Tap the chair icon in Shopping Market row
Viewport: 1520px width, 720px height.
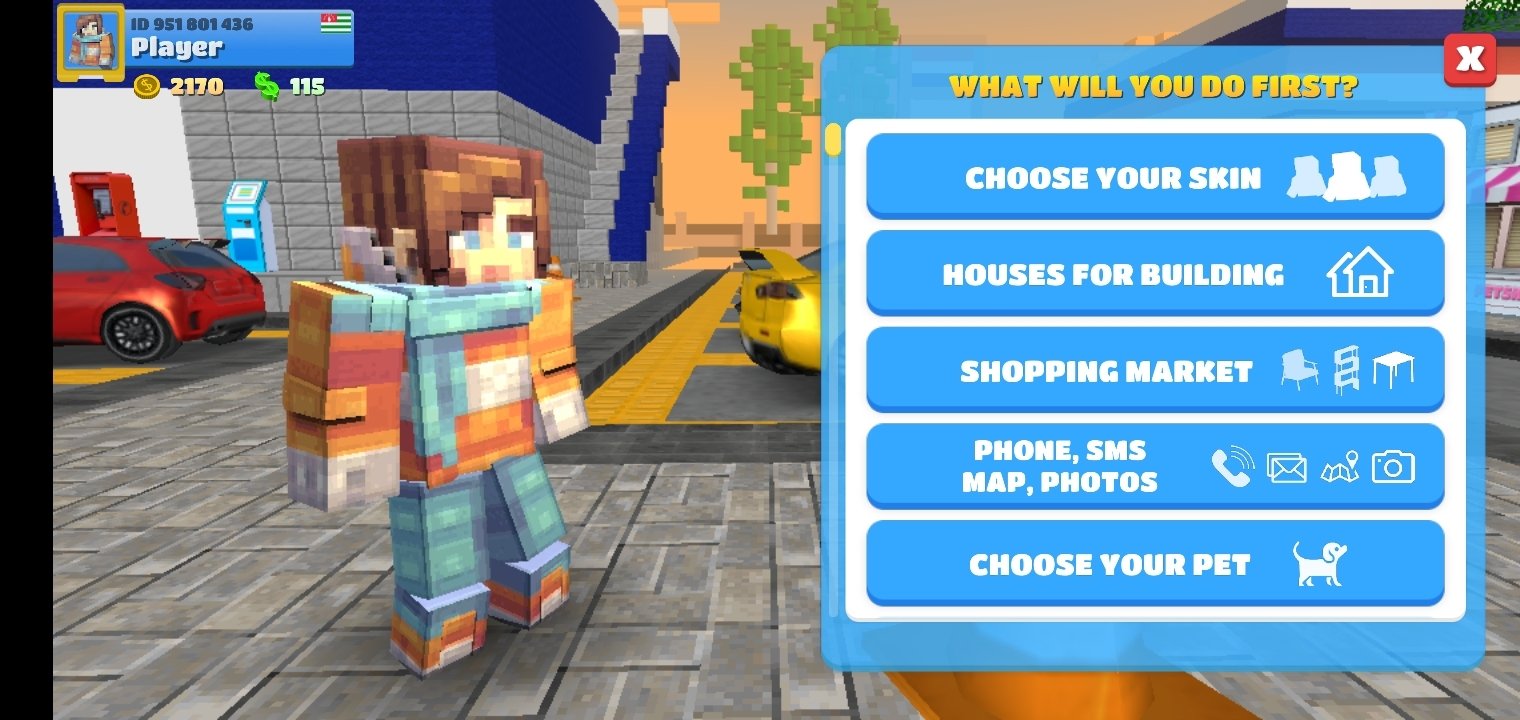(1299, 369)
